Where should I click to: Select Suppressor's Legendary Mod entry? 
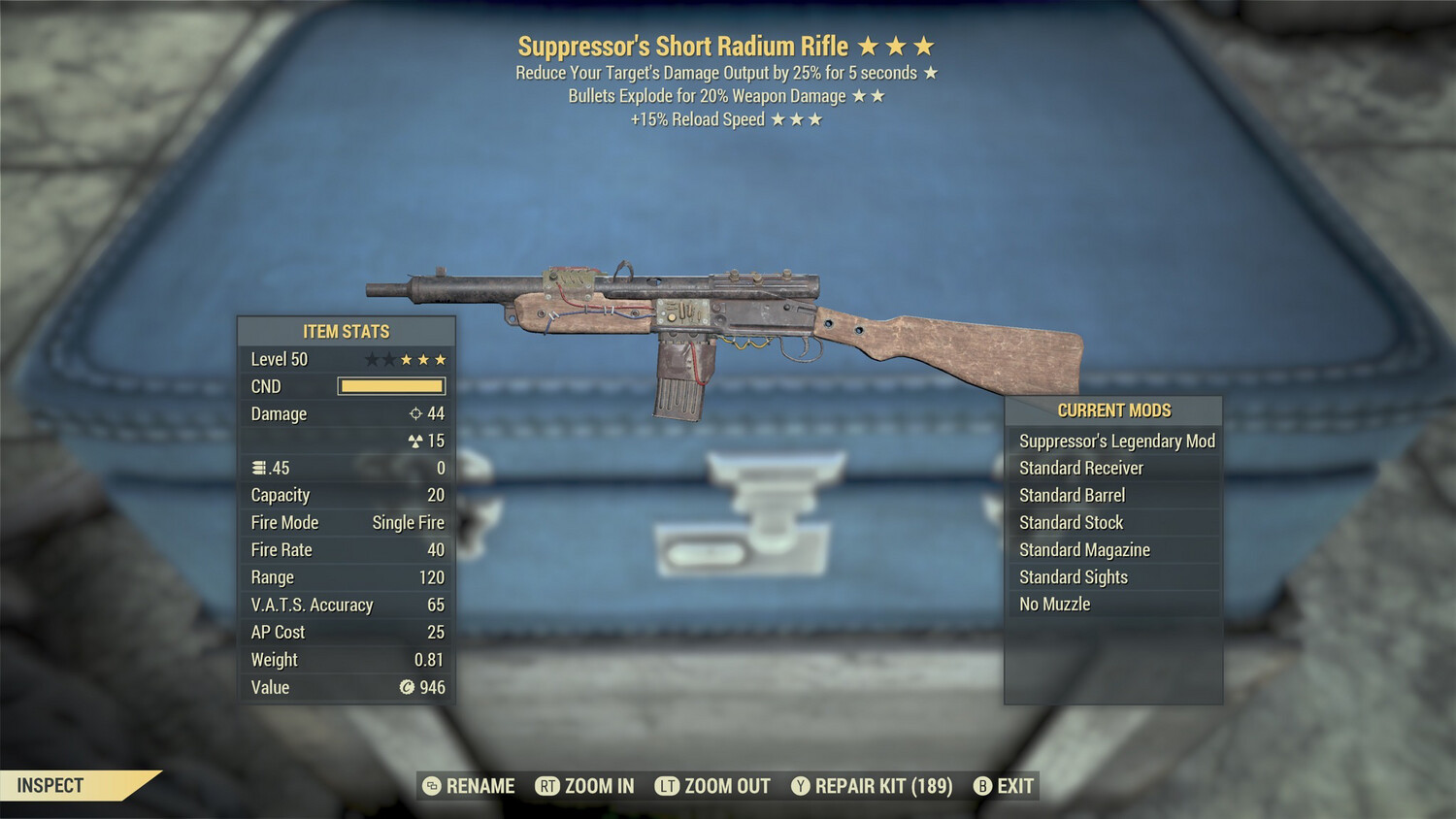1116,441
